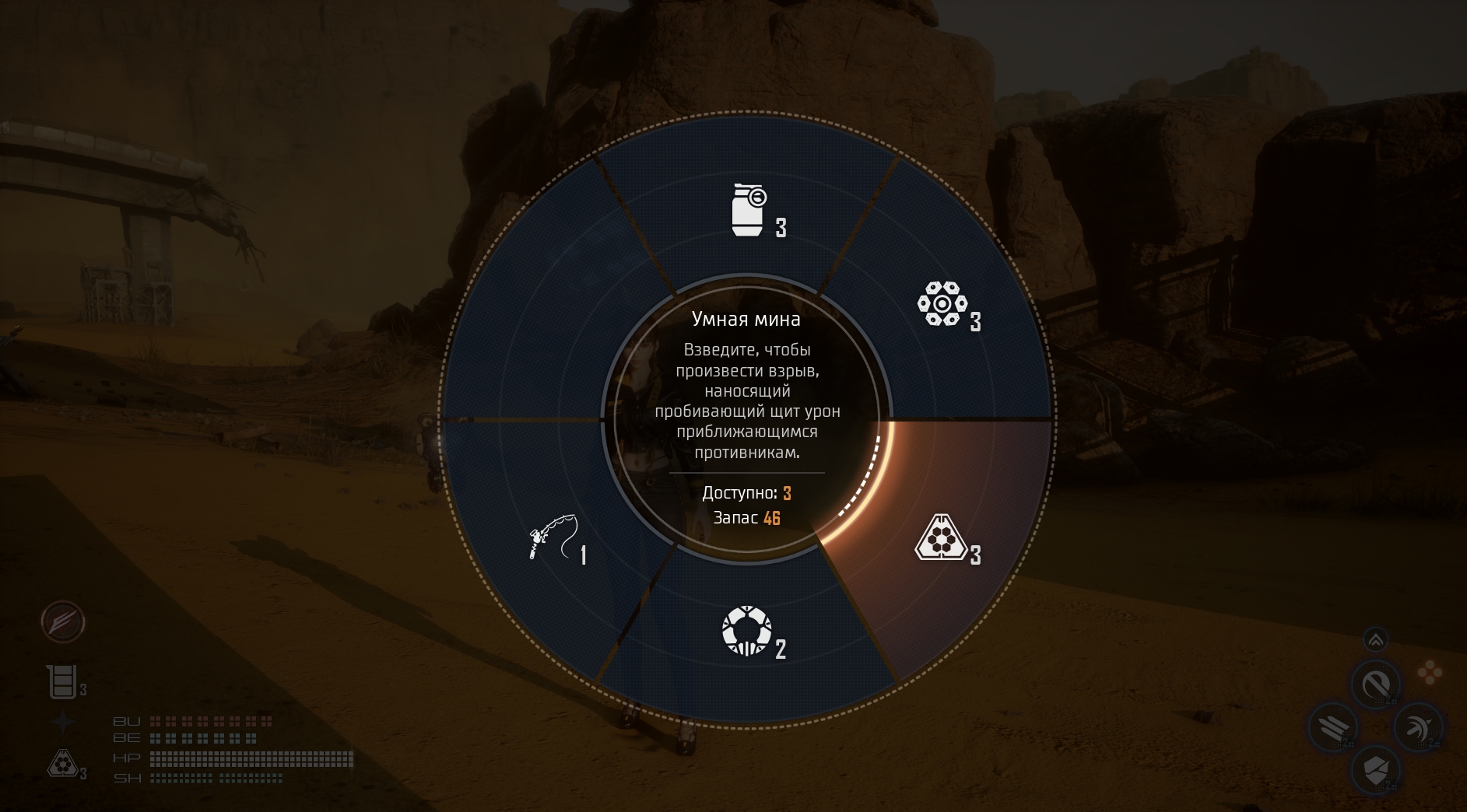
Task: Click the feather icon in the dimmed HUD
Action: coord(63,622)
